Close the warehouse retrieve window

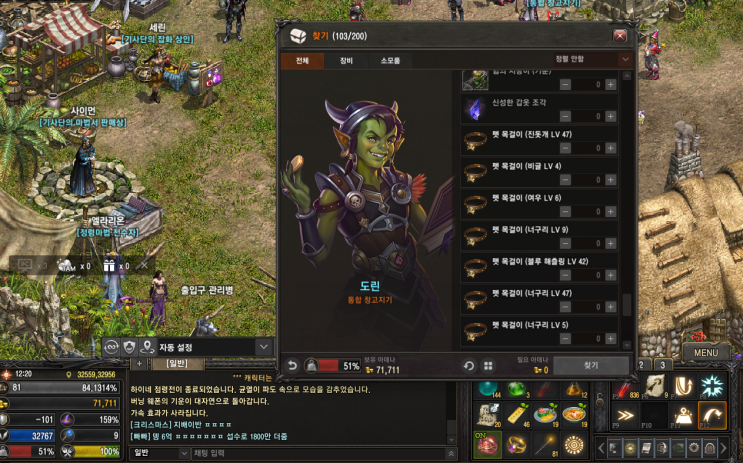[620, 36]
